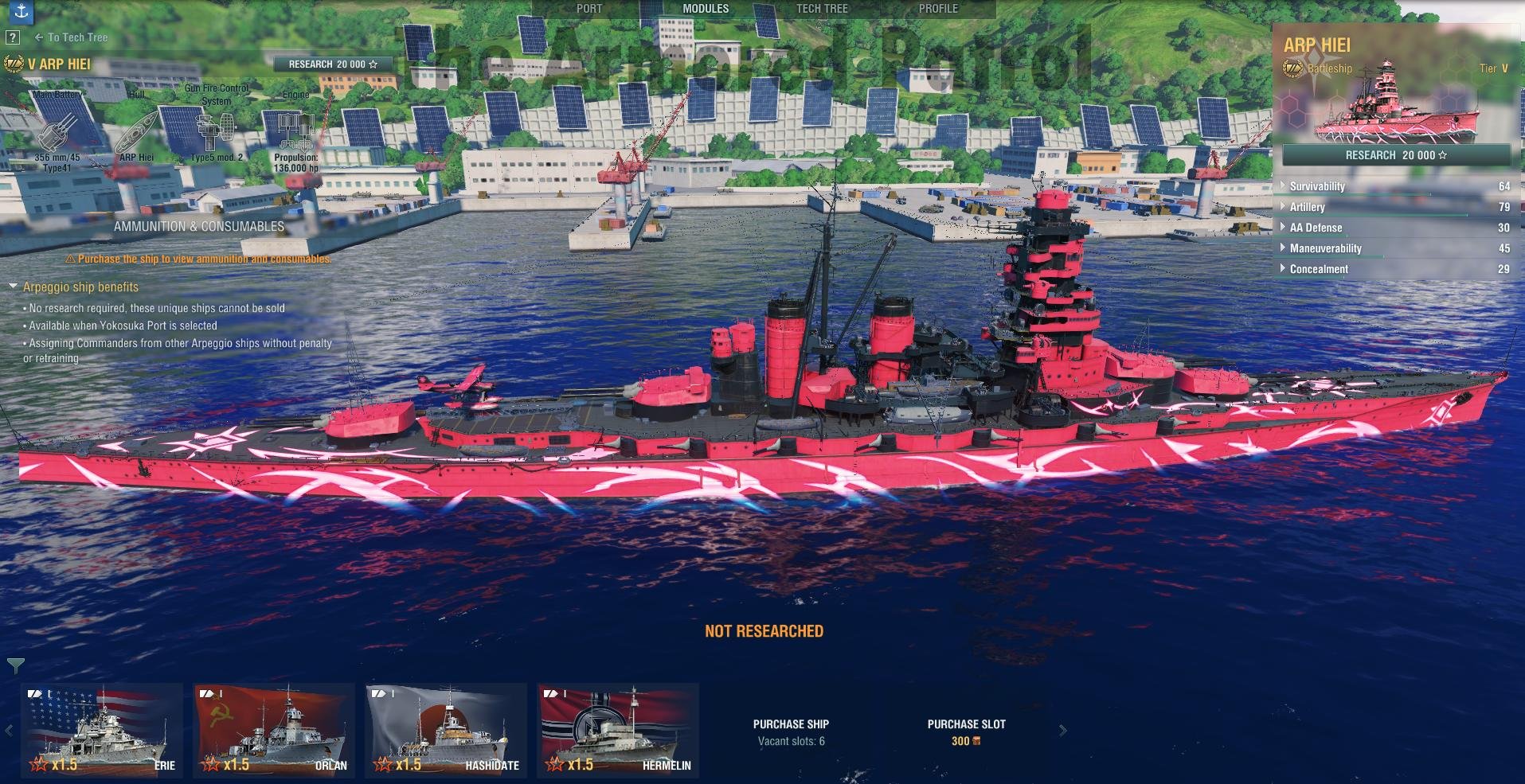Select the Modules tab

(706, 9)
